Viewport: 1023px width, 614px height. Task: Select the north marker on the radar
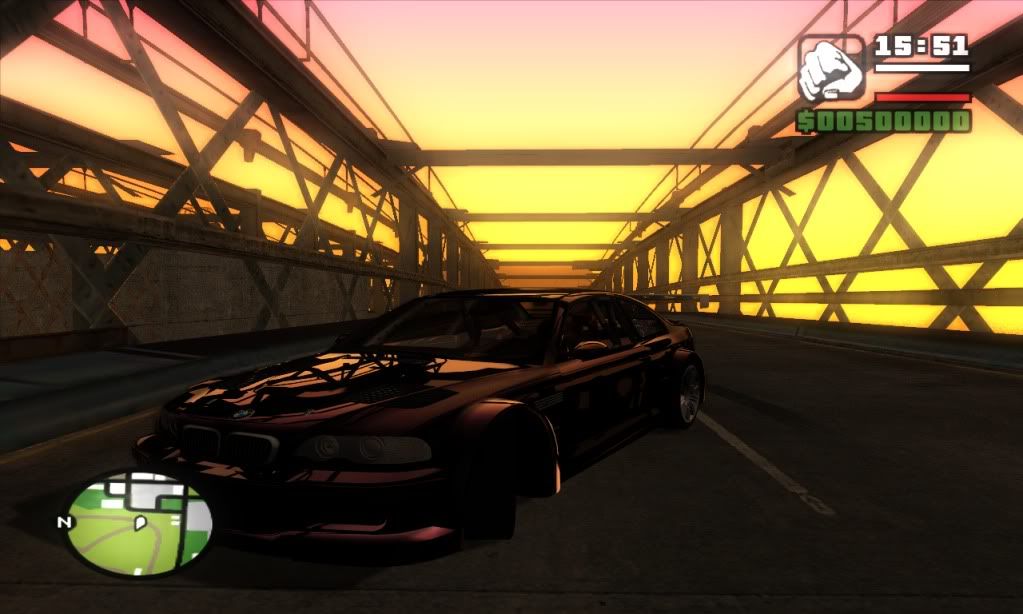[x=64, y=522]
